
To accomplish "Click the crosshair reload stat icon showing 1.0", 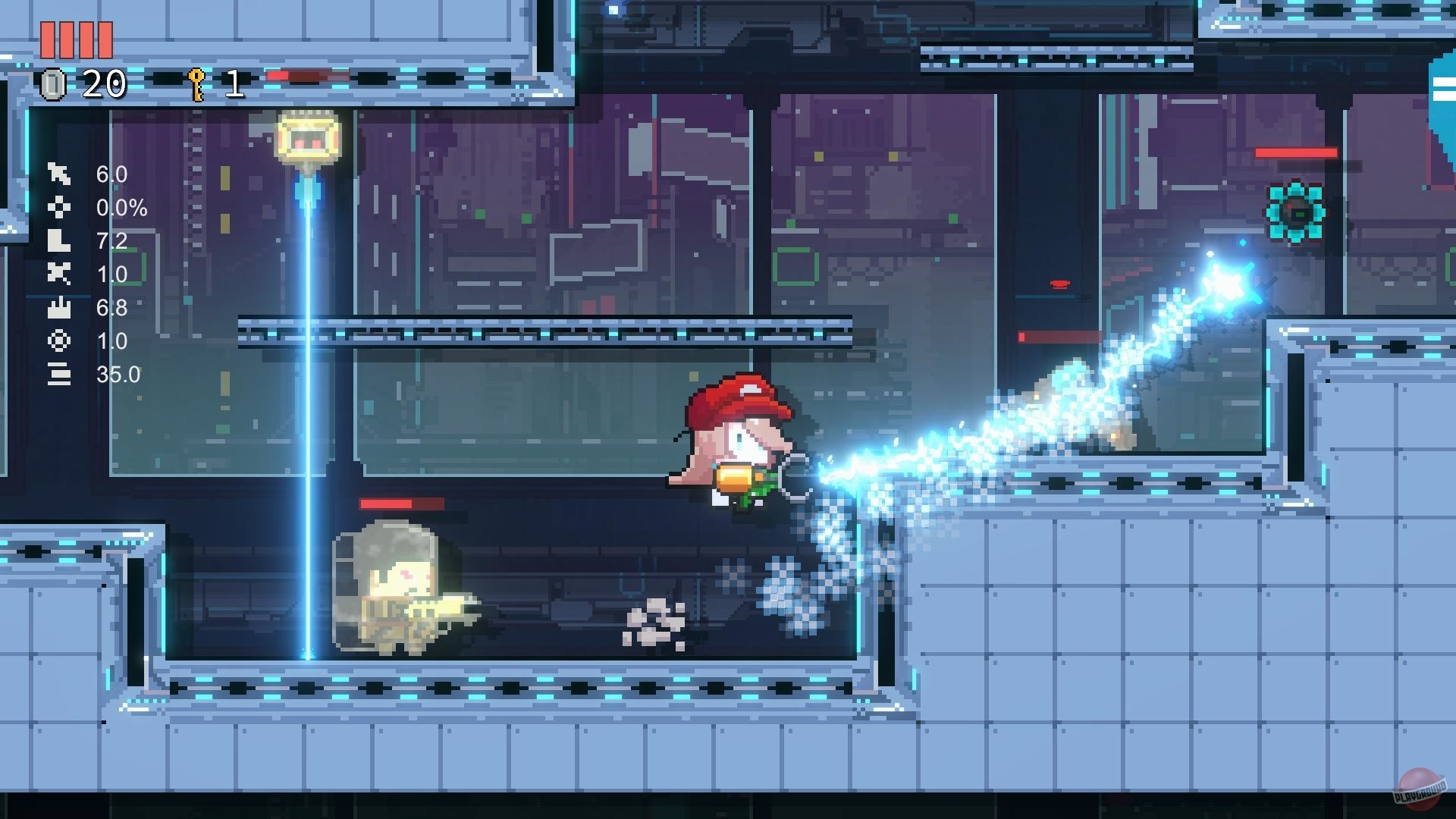I will (59, 341).
